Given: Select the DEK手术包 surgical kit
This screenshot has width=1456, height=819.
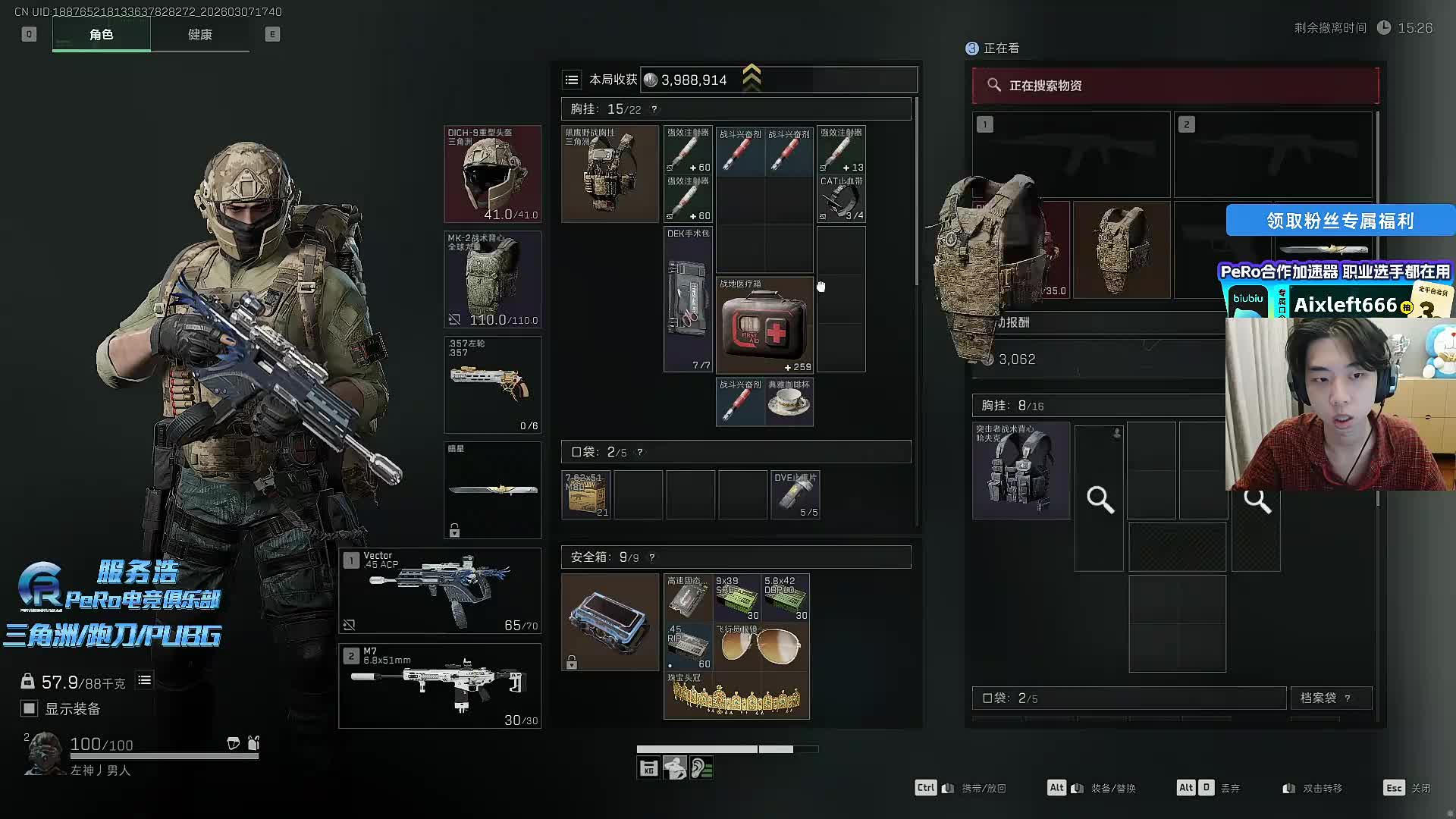Looking at the screenshot, I should (x=688, y=300).
